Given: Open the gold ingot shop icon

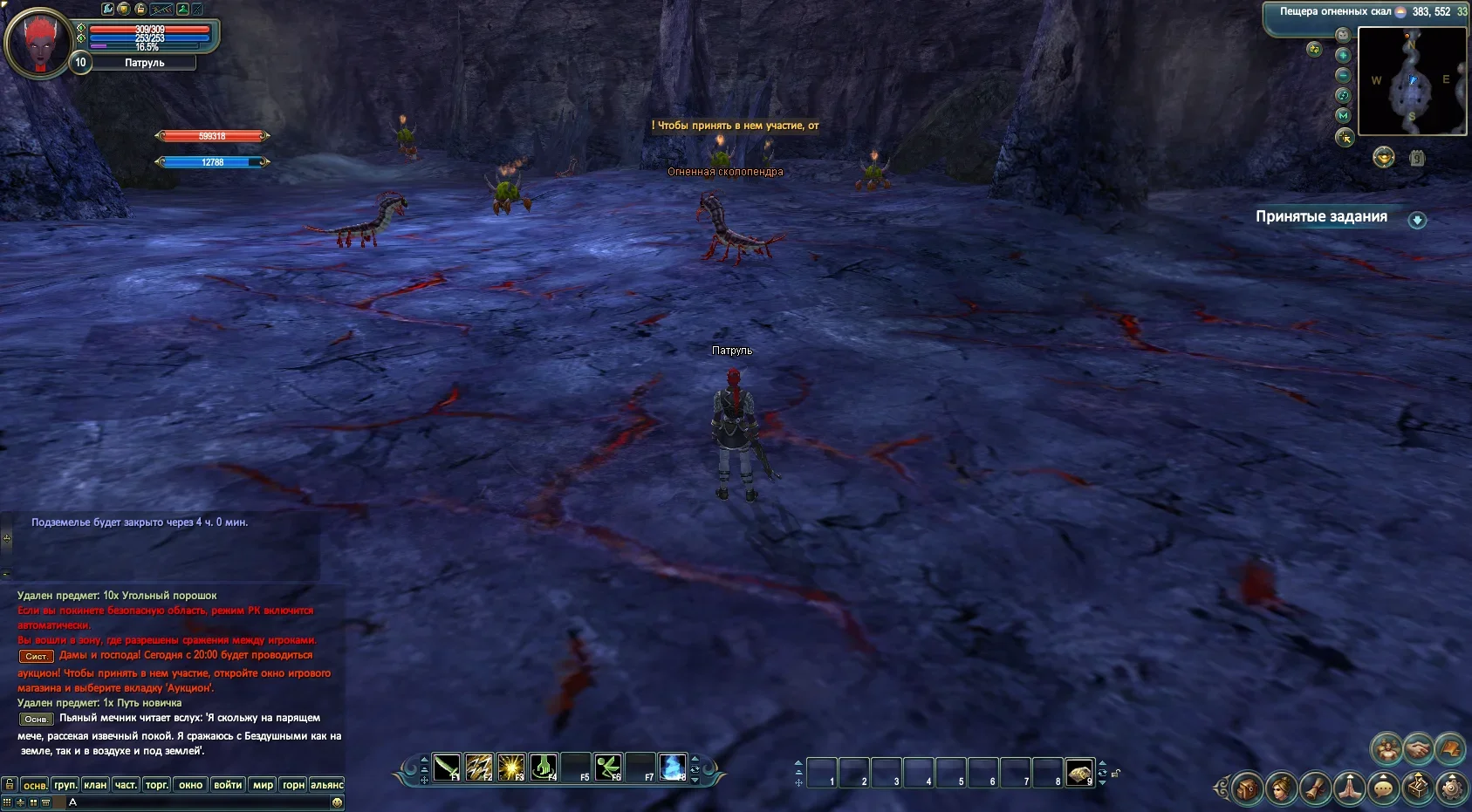Looking at the screenshot, I should point(1383,157).
